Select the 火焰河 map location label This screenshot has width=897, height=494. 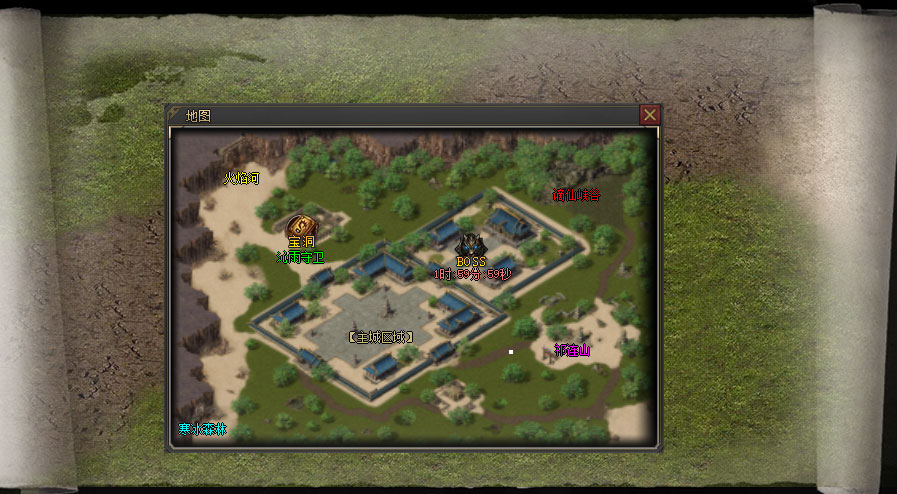coord(240,179)
